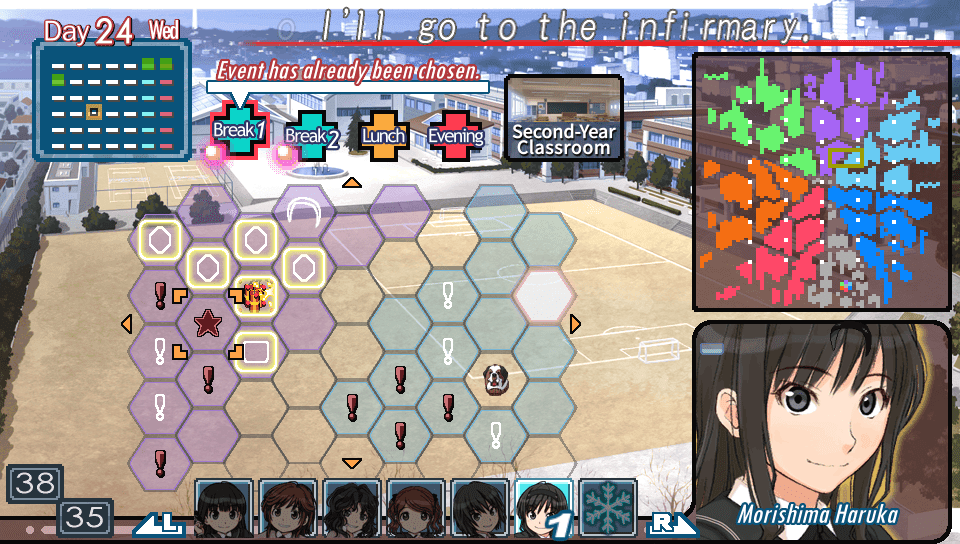Click the board's left arrow
This screenshot has width=960, height=544.
click(x=126, y=323)
